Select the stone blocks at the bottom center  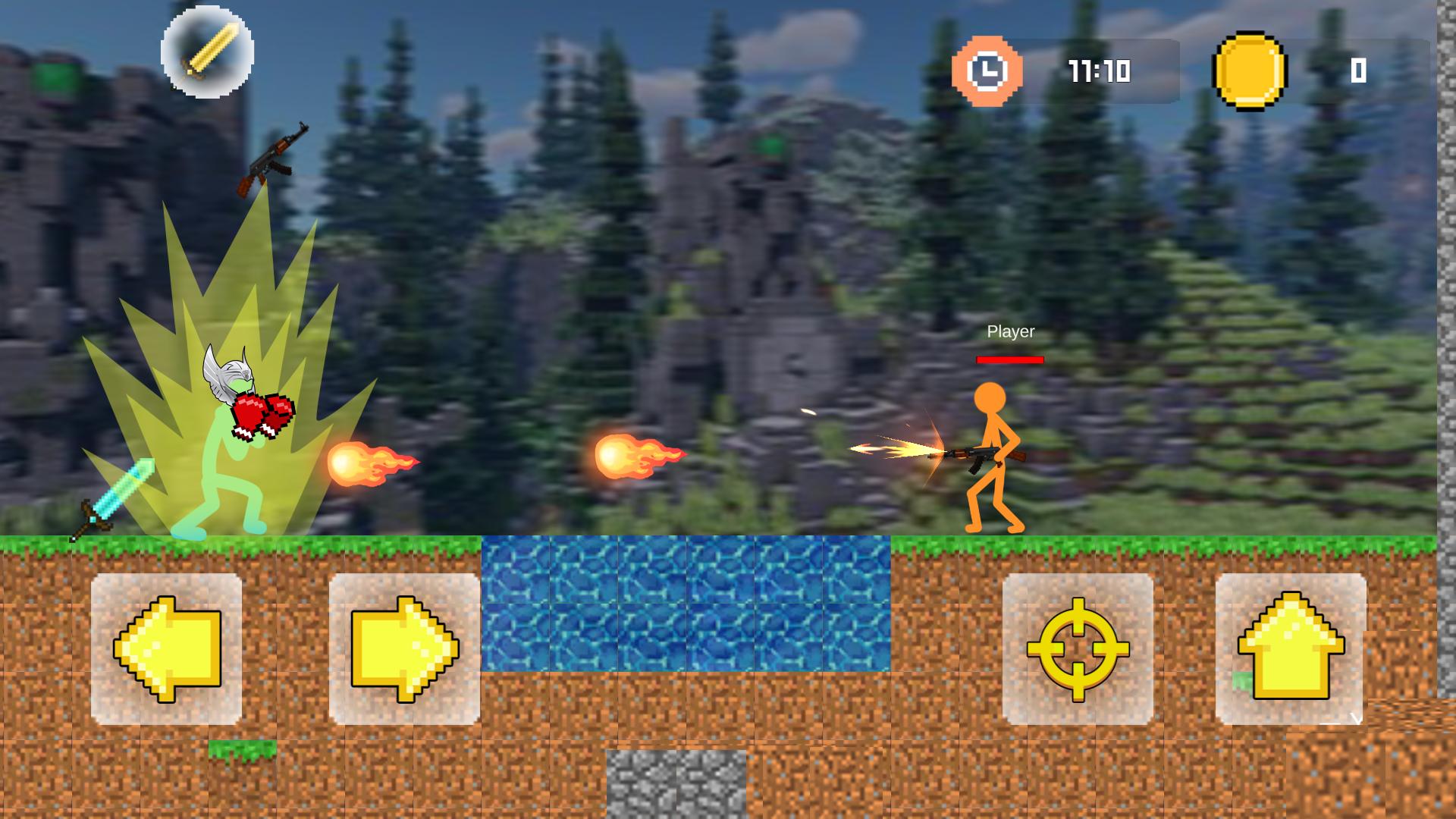(x=673, y=785)
